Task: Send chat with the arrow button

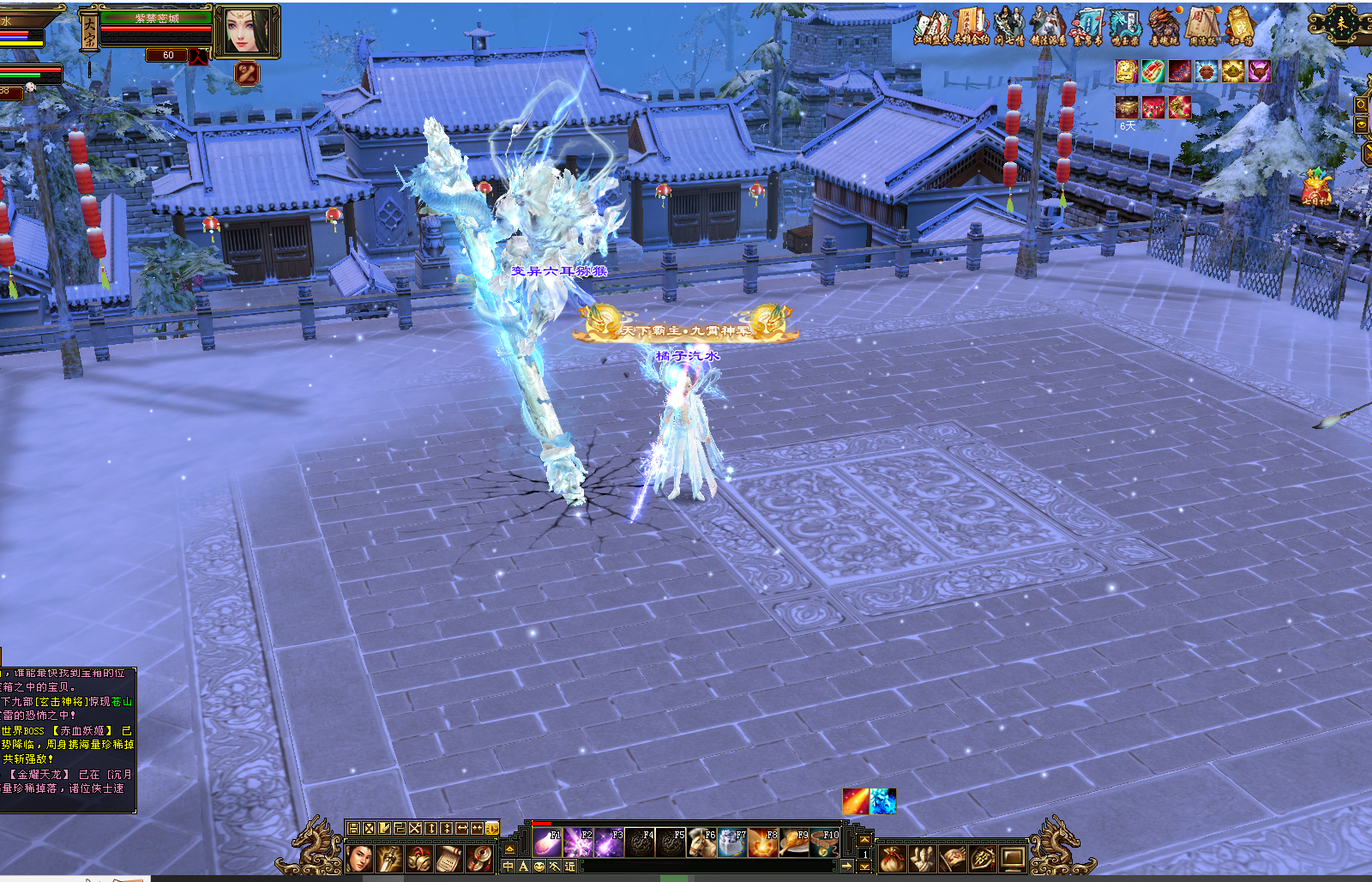Action: pos(845,867)
